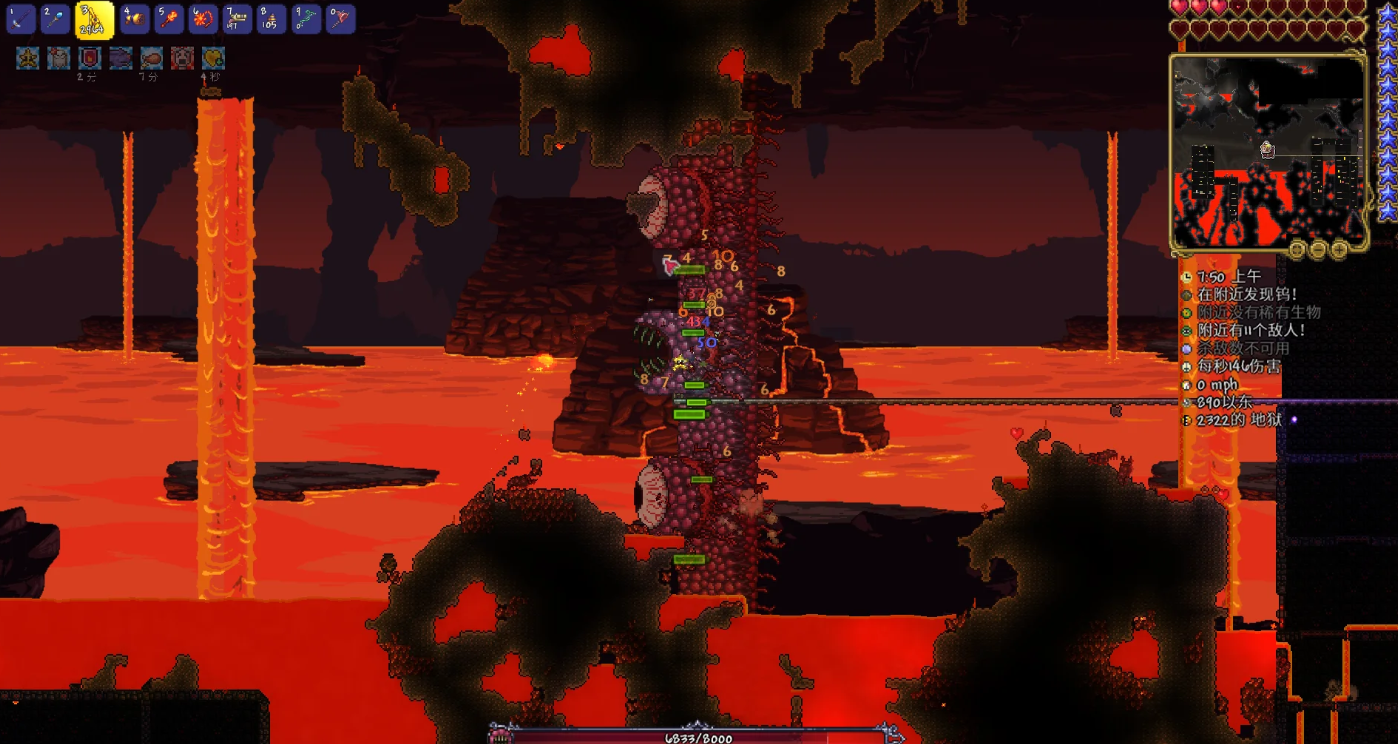Choose the blue gem staff in slot 2
This screenshot has height=744, width=1398.
(55, 18)
